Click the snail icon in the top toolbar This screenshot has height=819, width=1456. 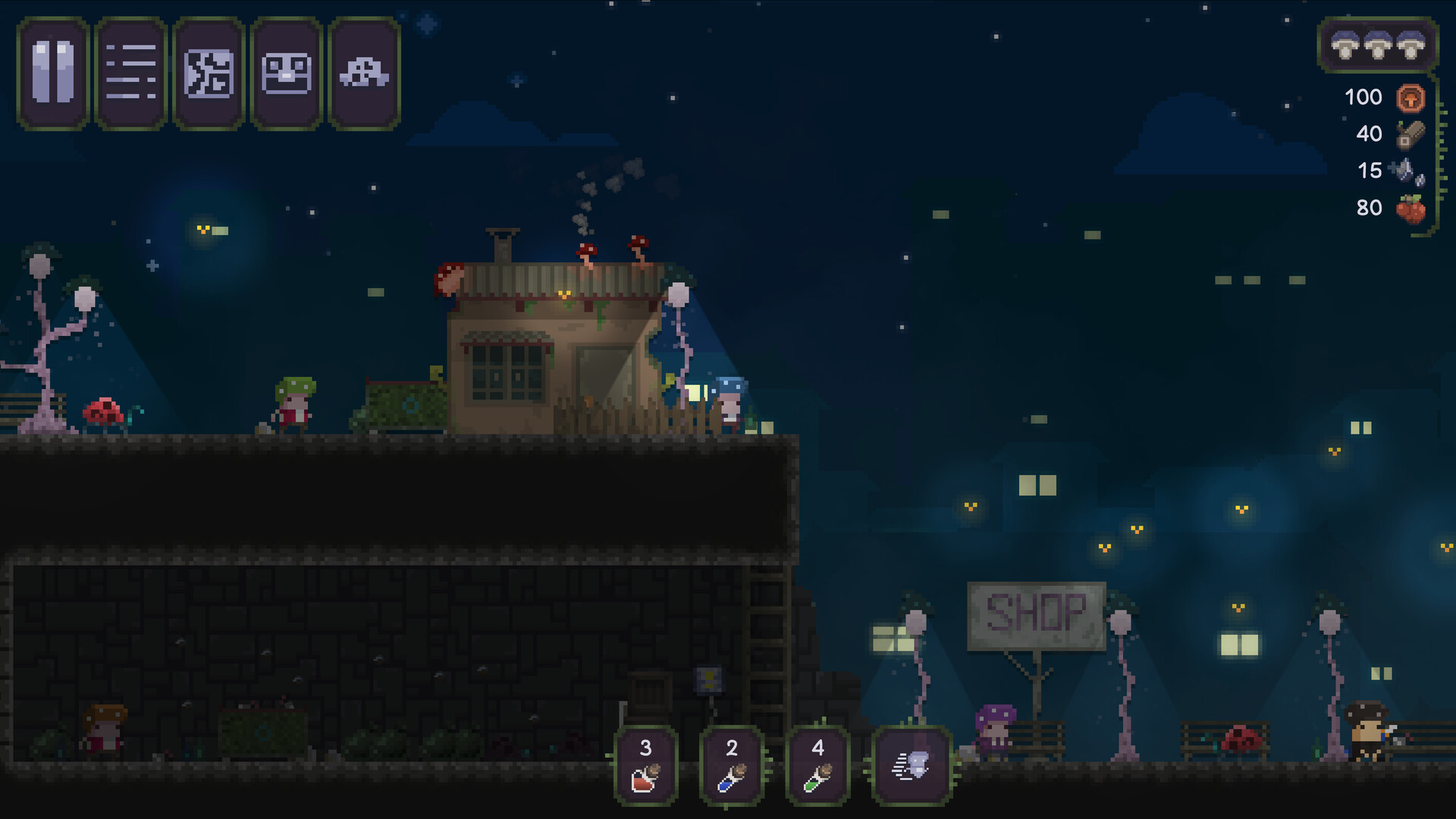(x=364, y=73)
